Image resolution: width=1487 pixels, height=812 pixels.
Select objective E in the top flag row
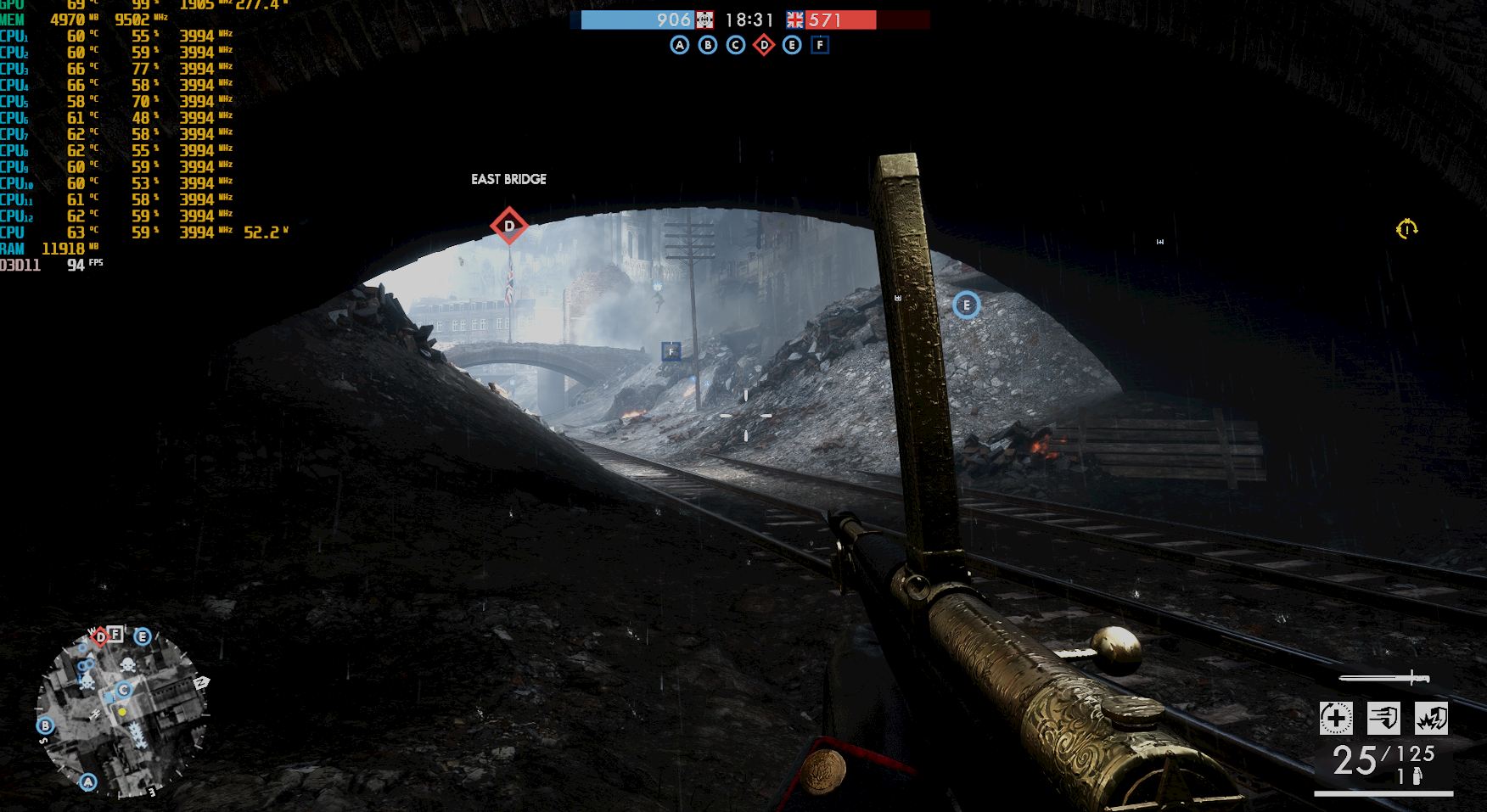click(792, 45)
